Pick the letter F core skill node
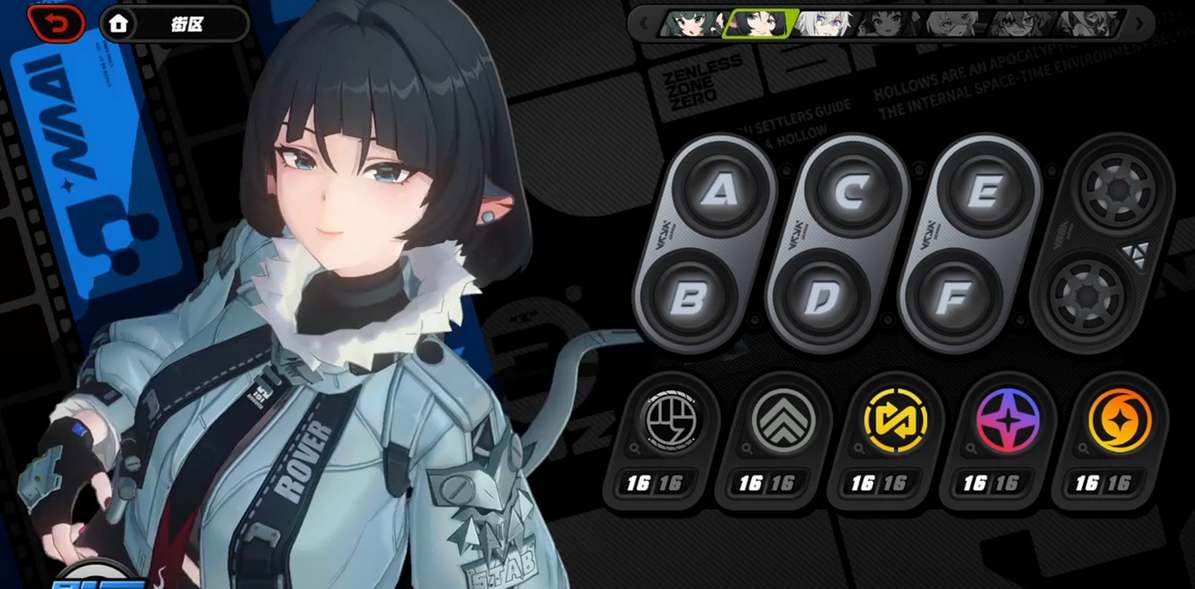 [x=953, y=298]
